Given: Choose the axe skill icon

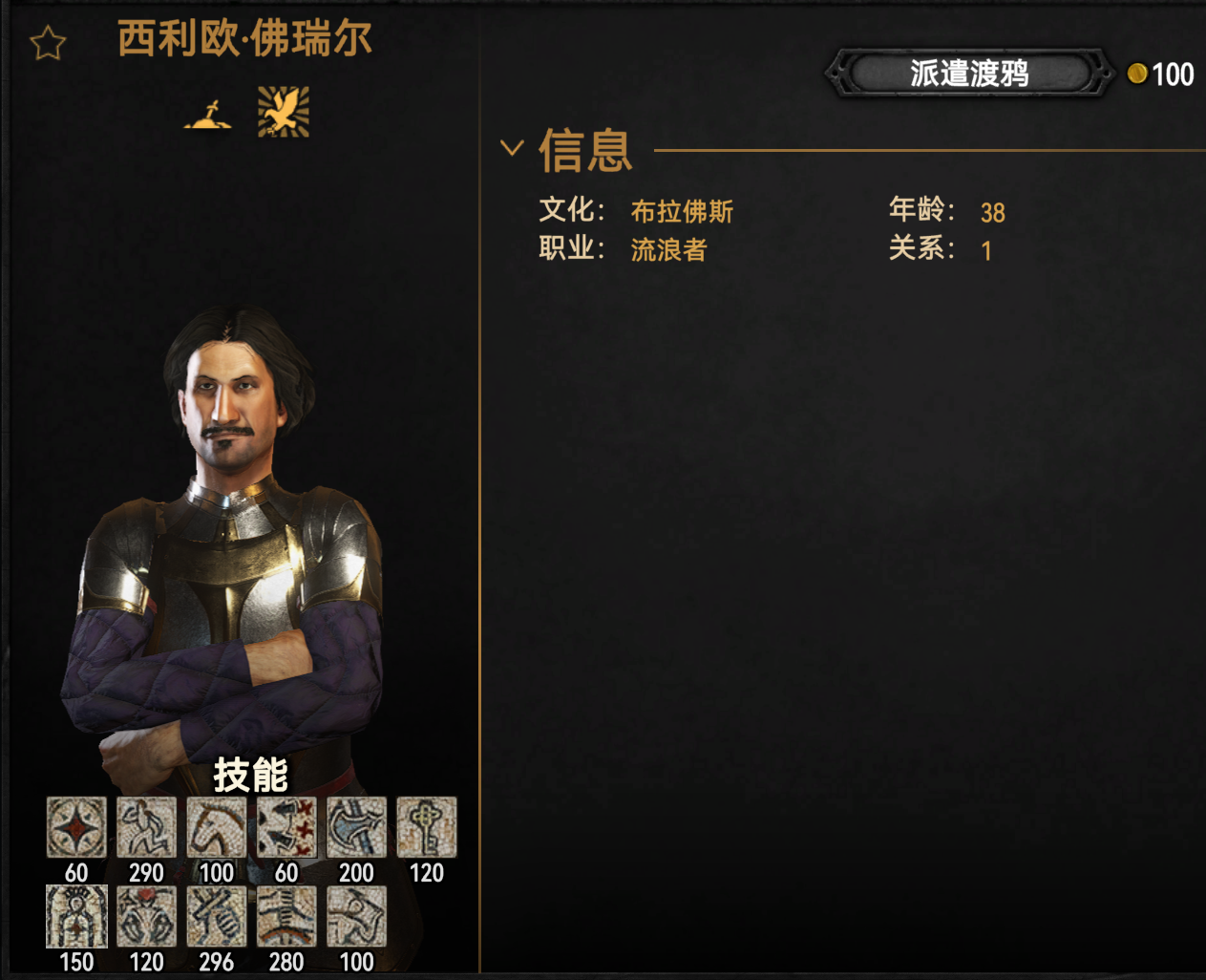Looking at the screenshot, I should coord(356,827).
